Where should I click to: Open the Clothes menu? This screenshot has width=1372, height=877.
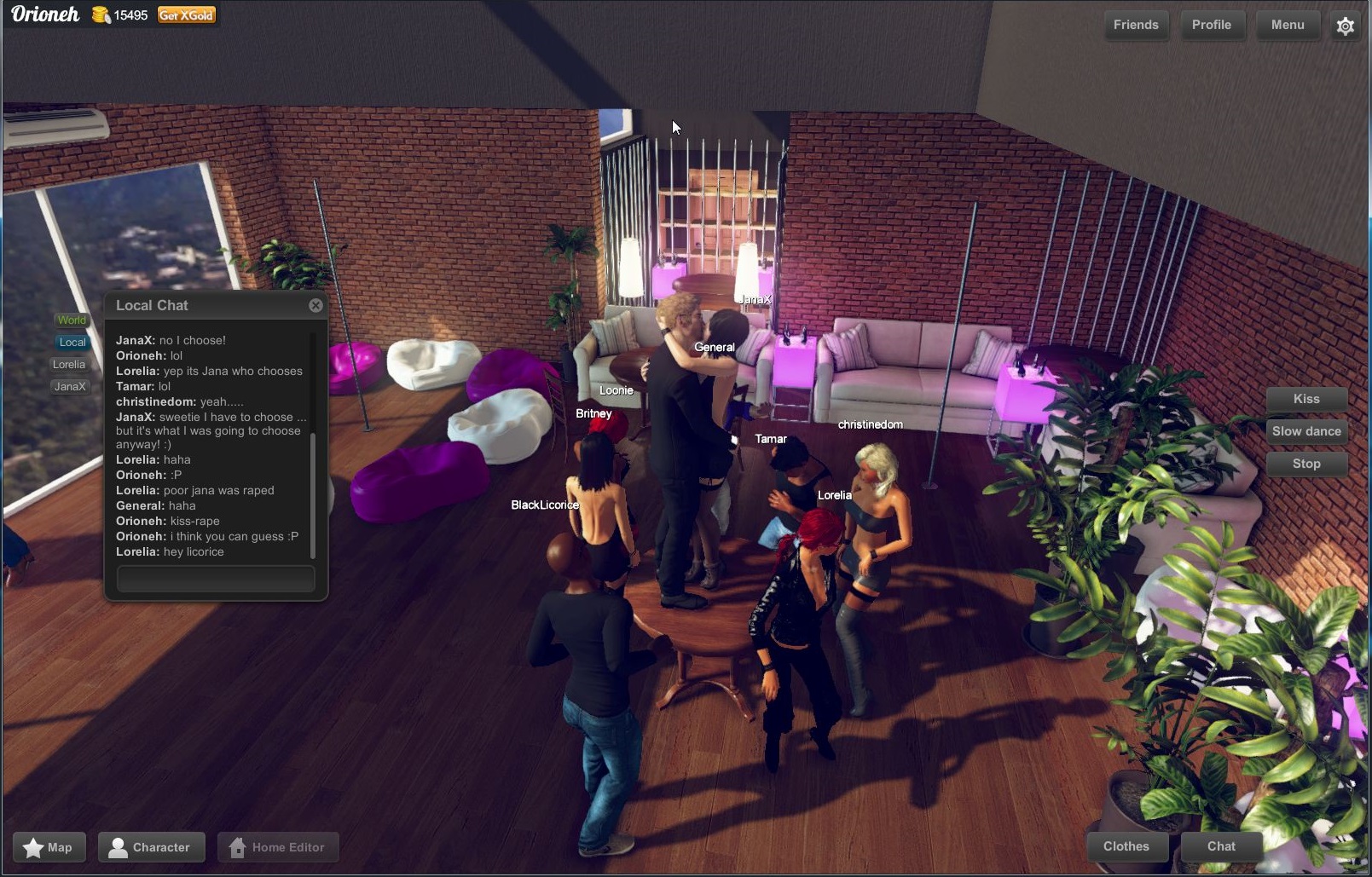[1126, 846]
